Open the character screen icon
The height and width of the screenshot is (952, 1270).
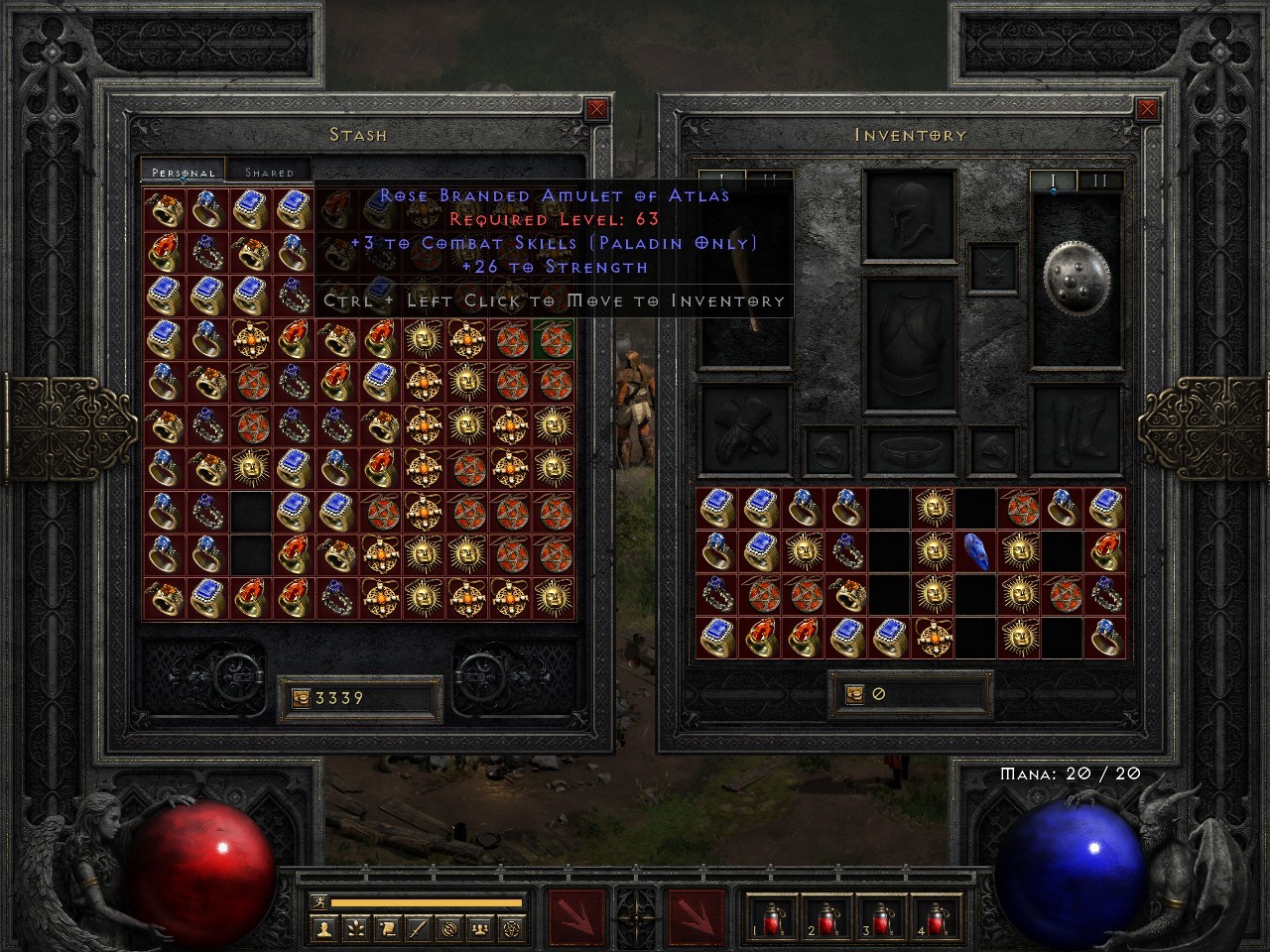pyautogui.click(x=323, y=928)
